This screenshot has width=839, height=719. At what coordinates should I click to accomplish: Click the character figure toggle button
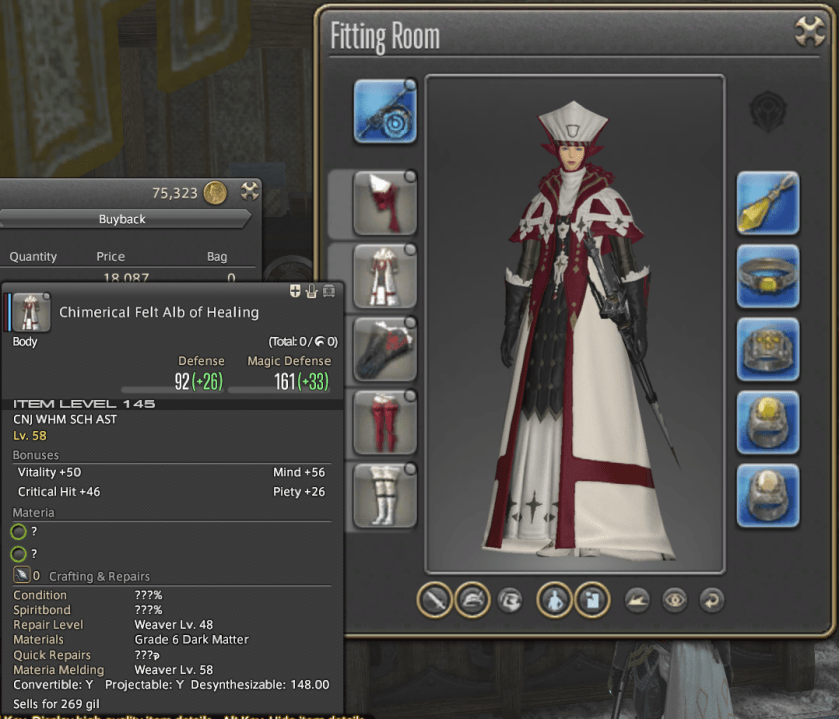[x=555, y=600]
